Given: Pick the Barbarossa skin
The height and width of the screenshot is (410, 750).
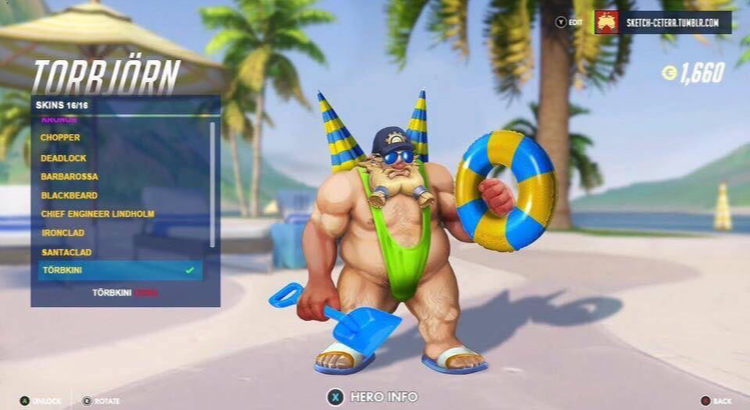Looking at the screenshot, I should coord(69,175).
